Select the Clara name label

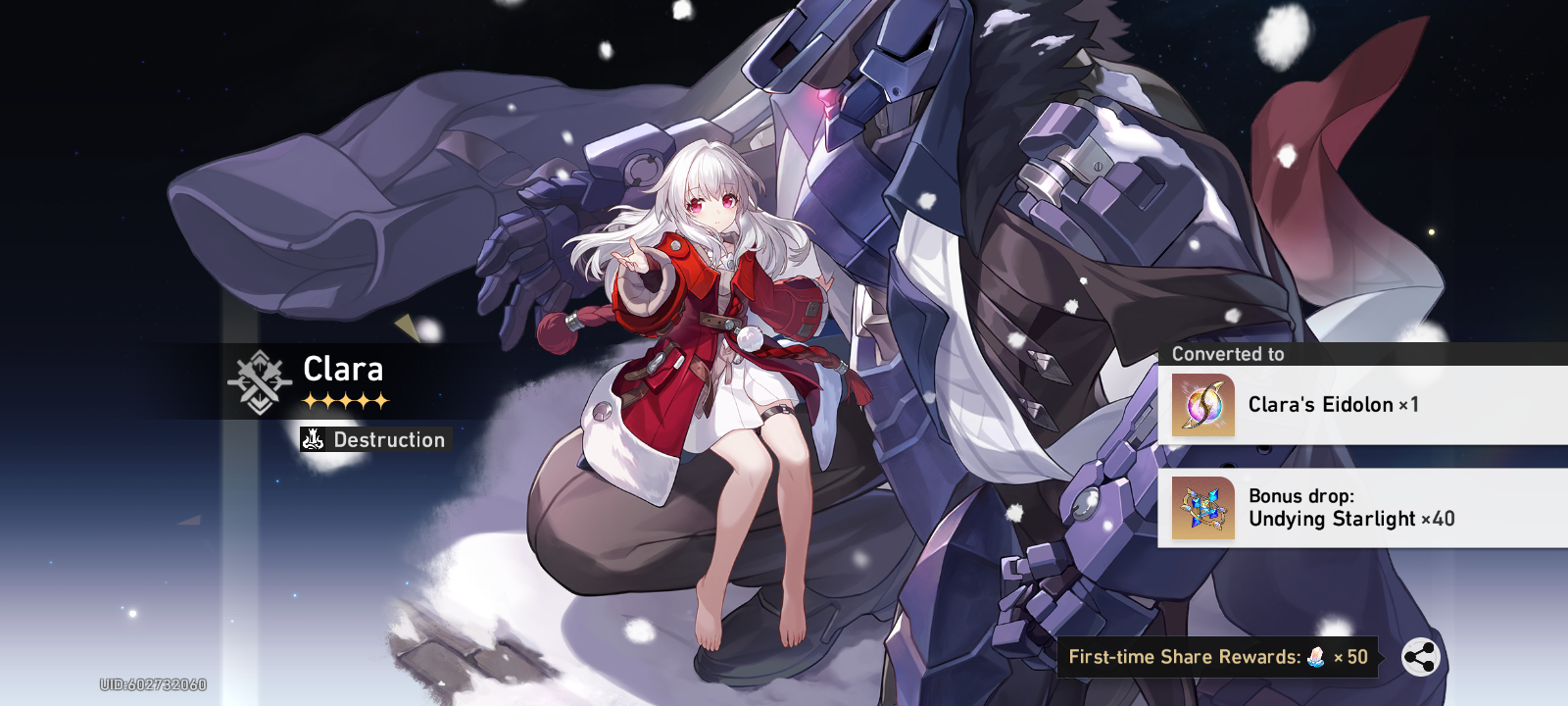(343, 370)
